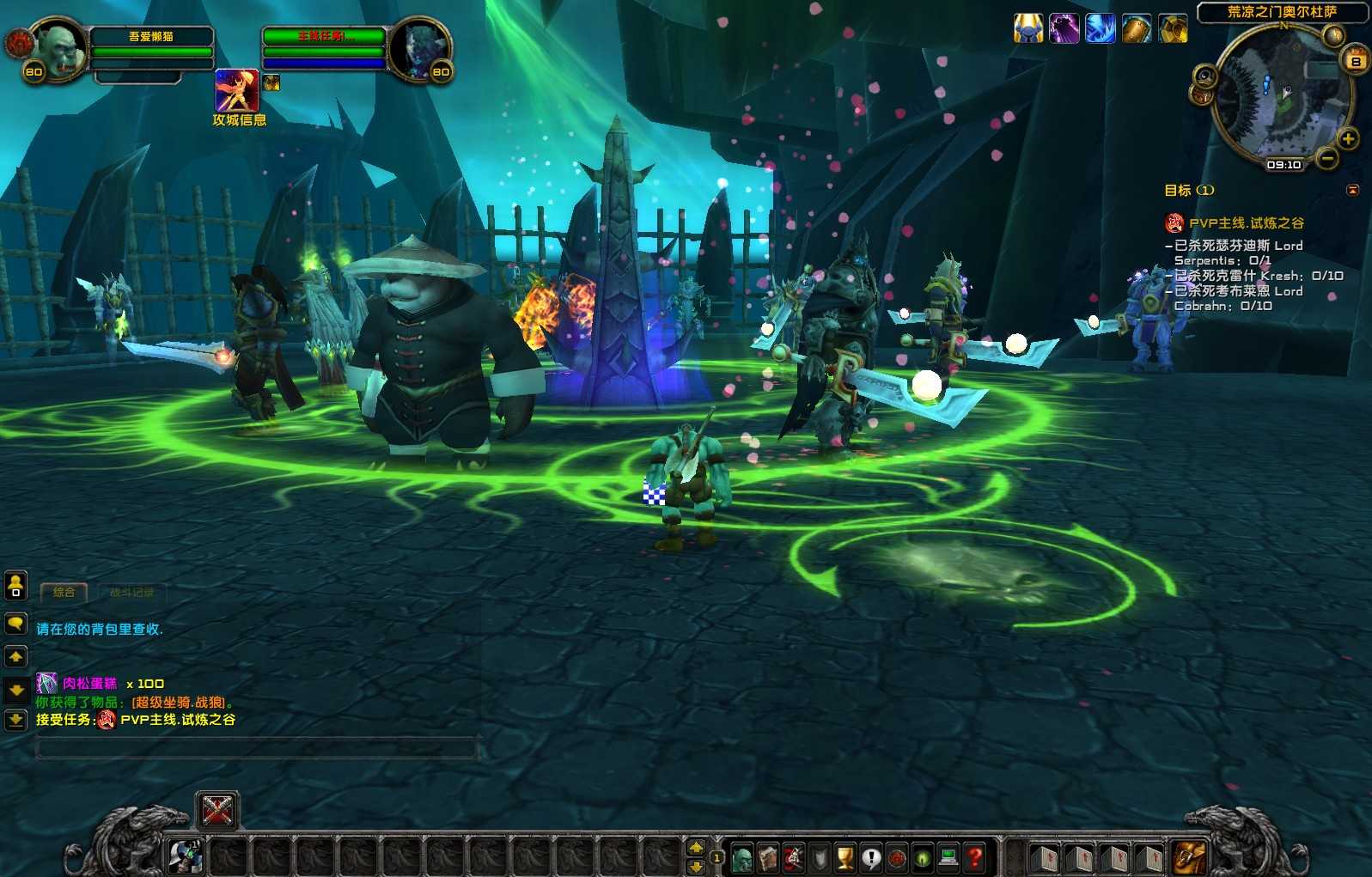This screenshot has height=877, width=1372.
Task: Open the character info micro button
Action: (742, 857)
